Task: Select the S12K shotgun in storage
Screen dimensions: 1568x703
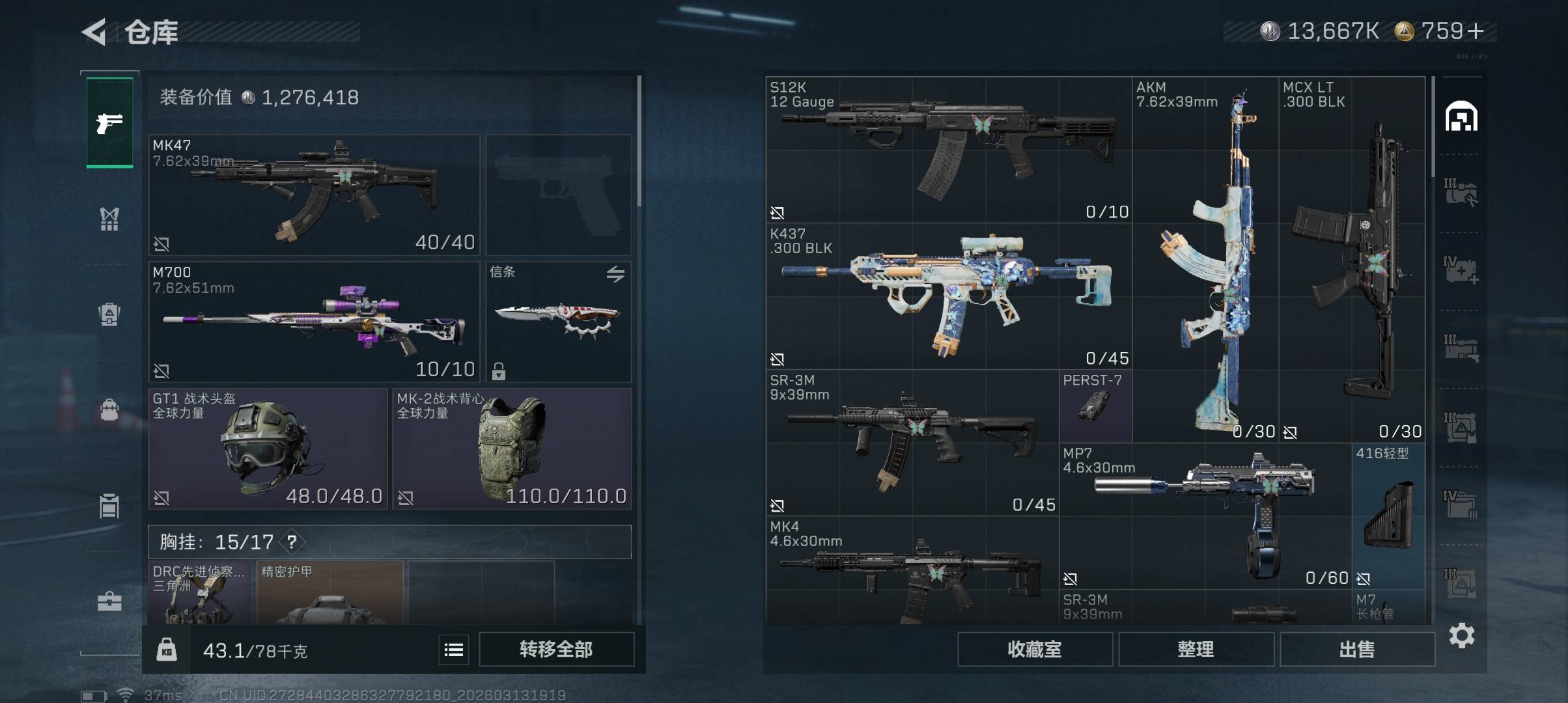Action: pos(948,150)
